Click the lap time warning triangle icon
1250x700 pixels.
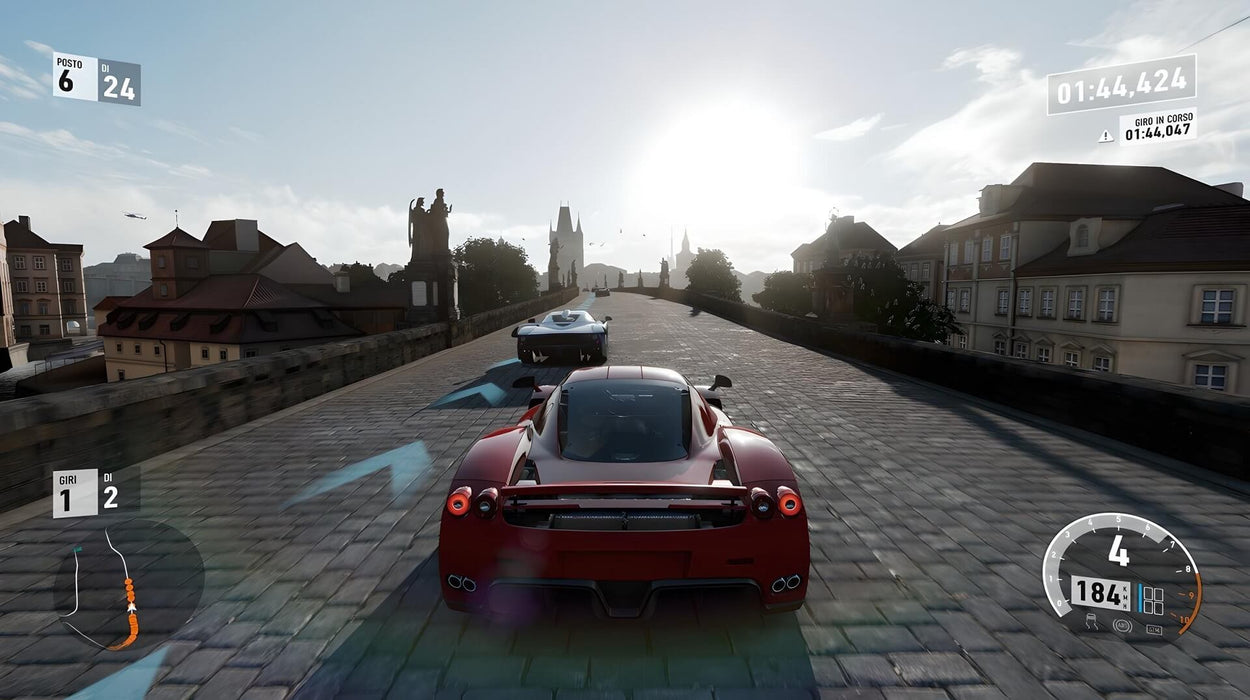(1105, 136)
